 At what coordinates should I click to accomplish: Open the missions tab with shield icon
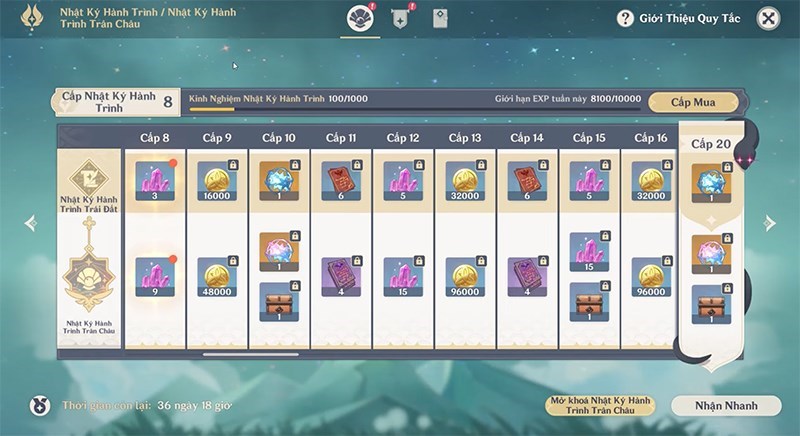point(398,18)
